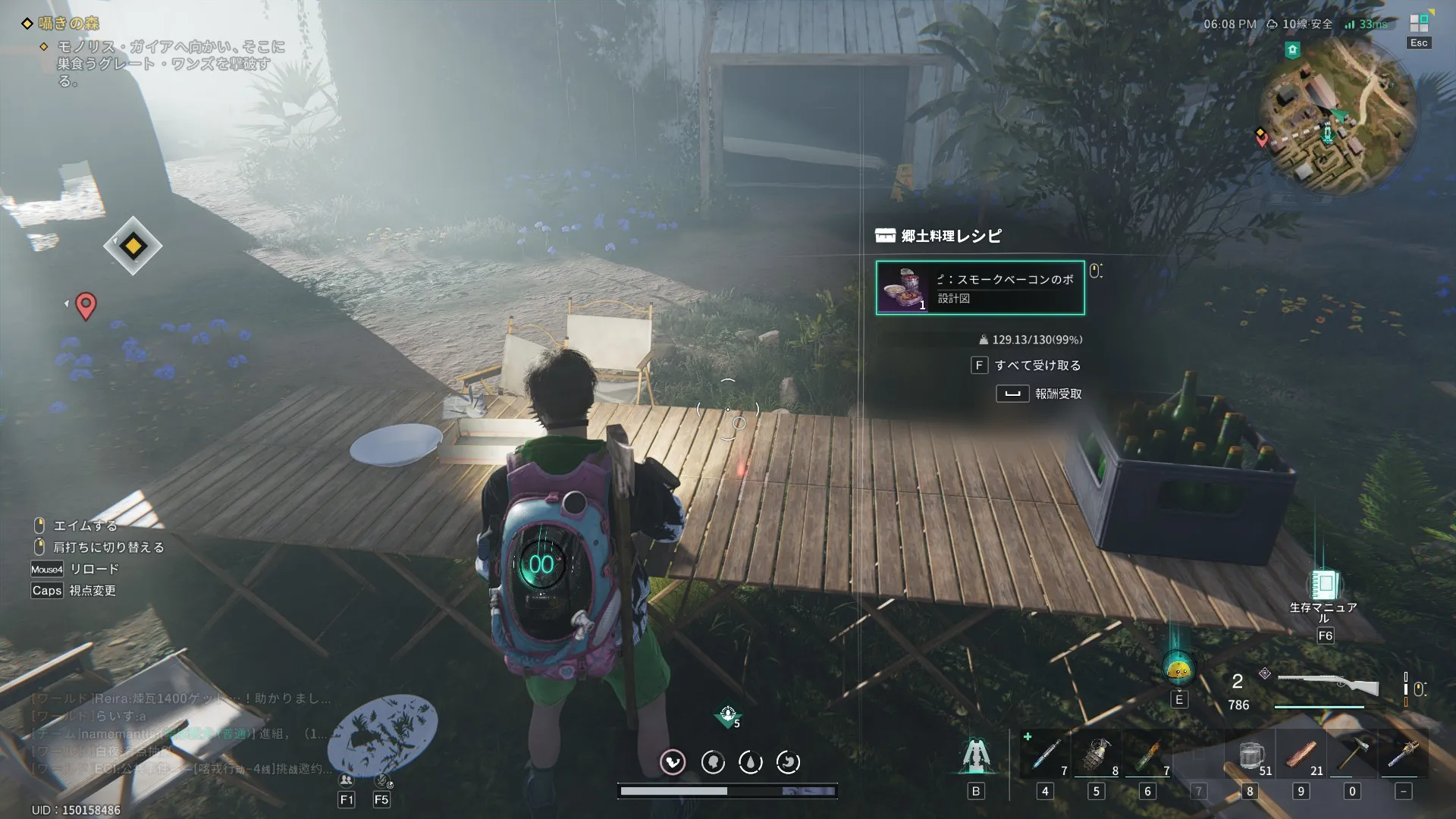Select the bacon strip hotbar slot

[x=1301, y=755]
